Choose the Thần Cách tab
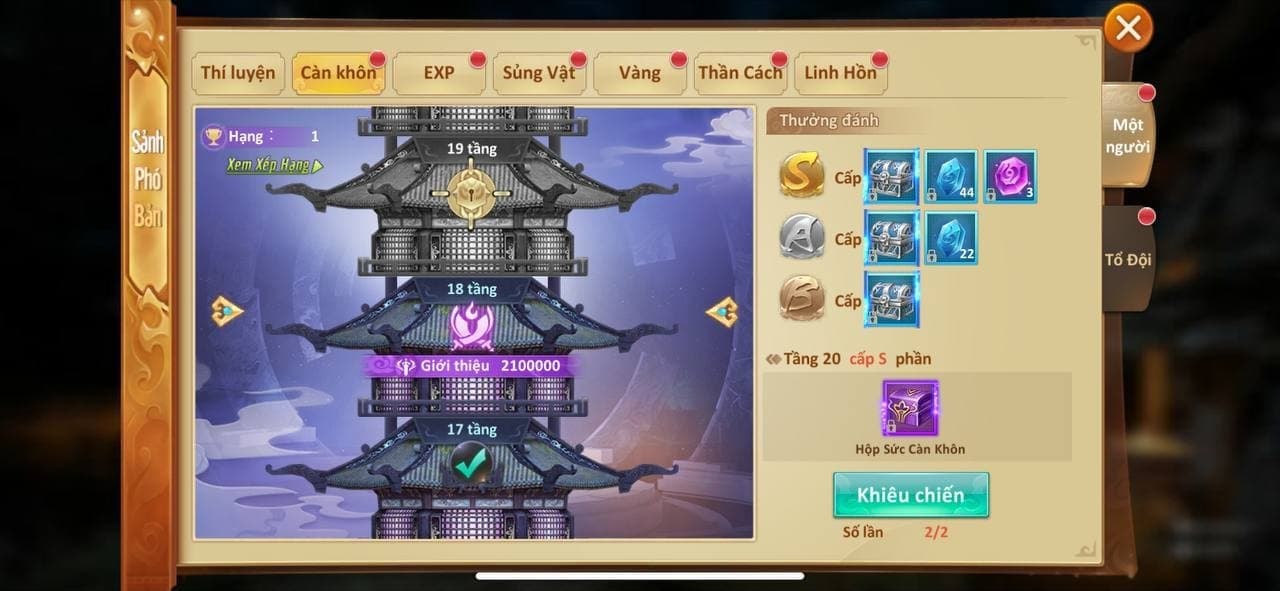Viewport: 1280px width, 591px height. coord(740,73)
